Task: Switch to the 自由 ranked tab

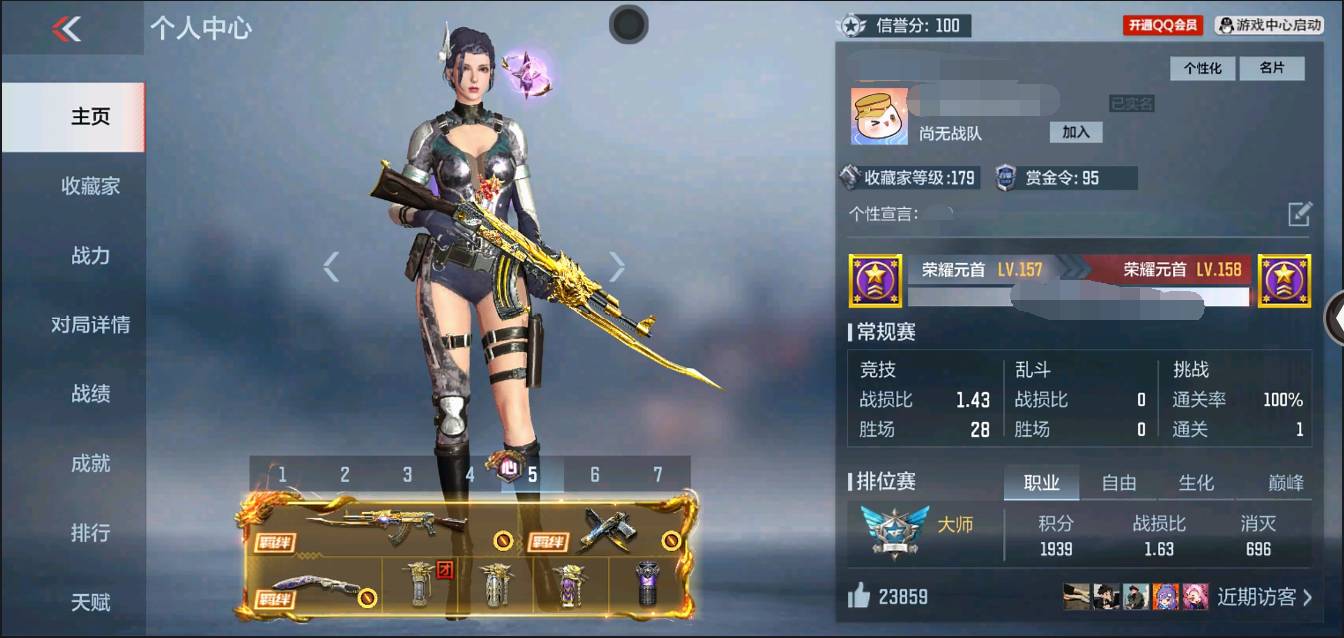Action: 1118,483
